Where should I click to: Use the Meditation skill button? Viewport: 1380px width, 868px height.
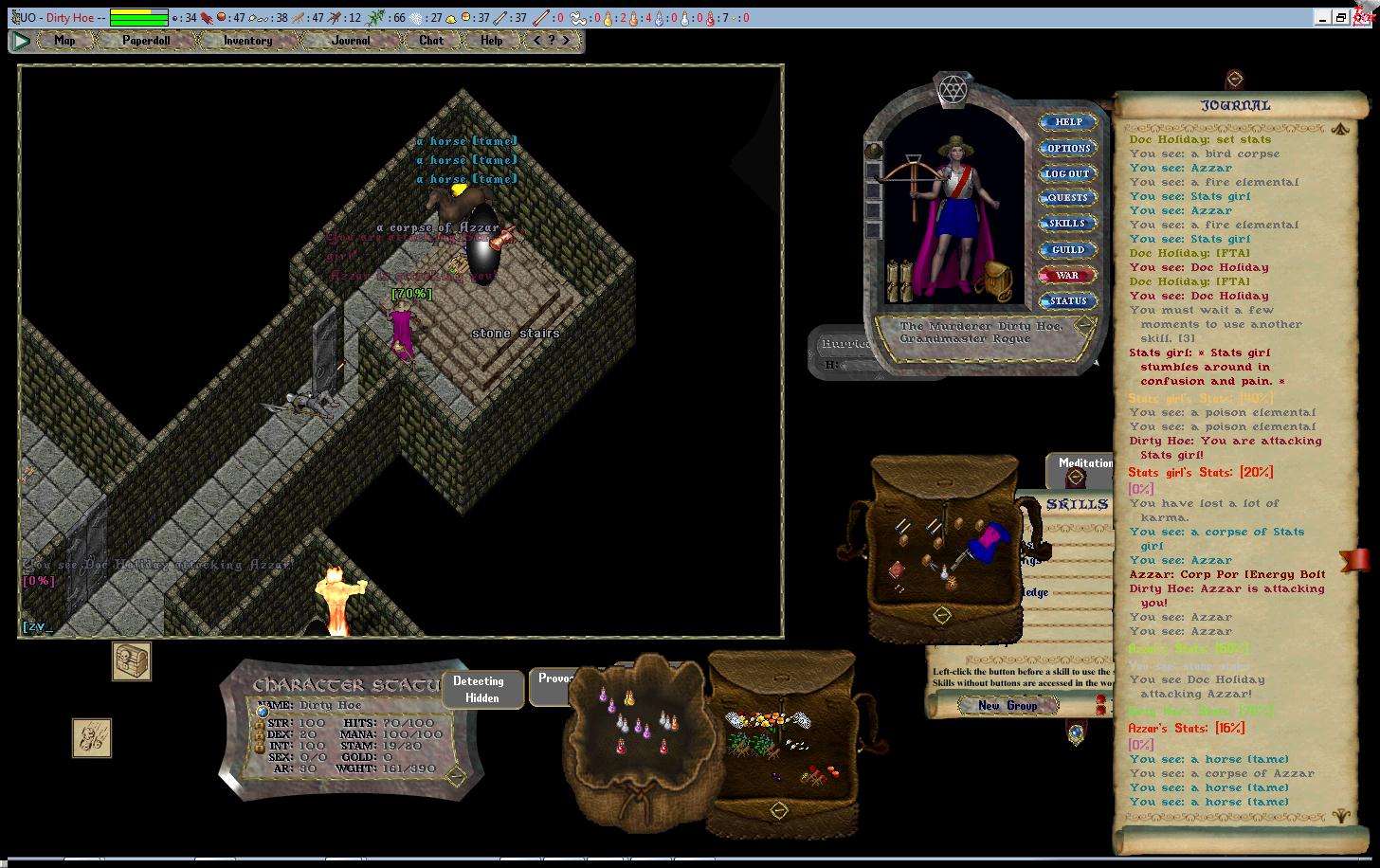[x=1084, y=463]
